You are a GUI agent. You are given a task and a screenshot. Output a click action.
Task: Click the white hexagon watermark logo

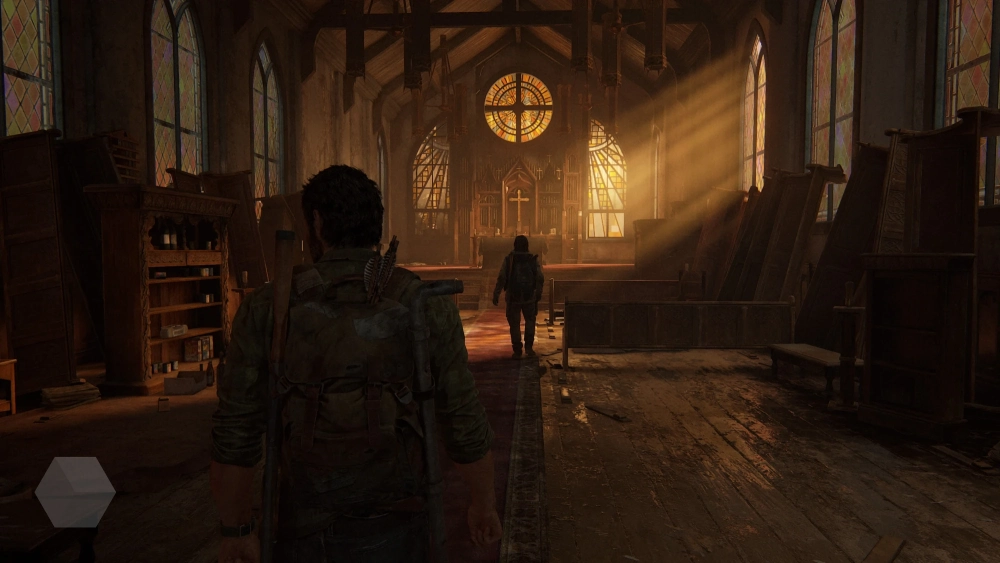(x=75, y=492)
